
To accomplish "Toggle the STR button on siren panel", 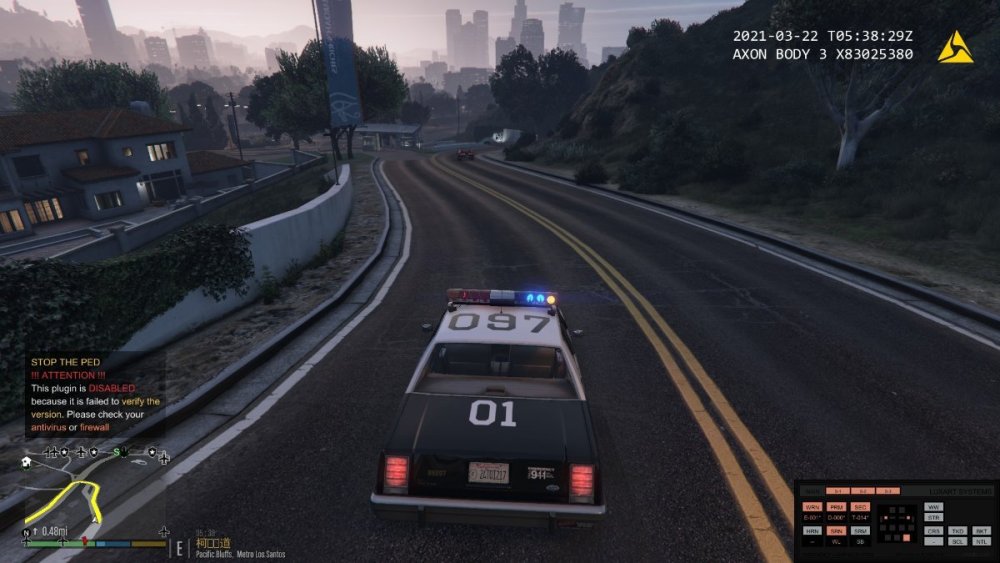I will [x=933, y=518].
